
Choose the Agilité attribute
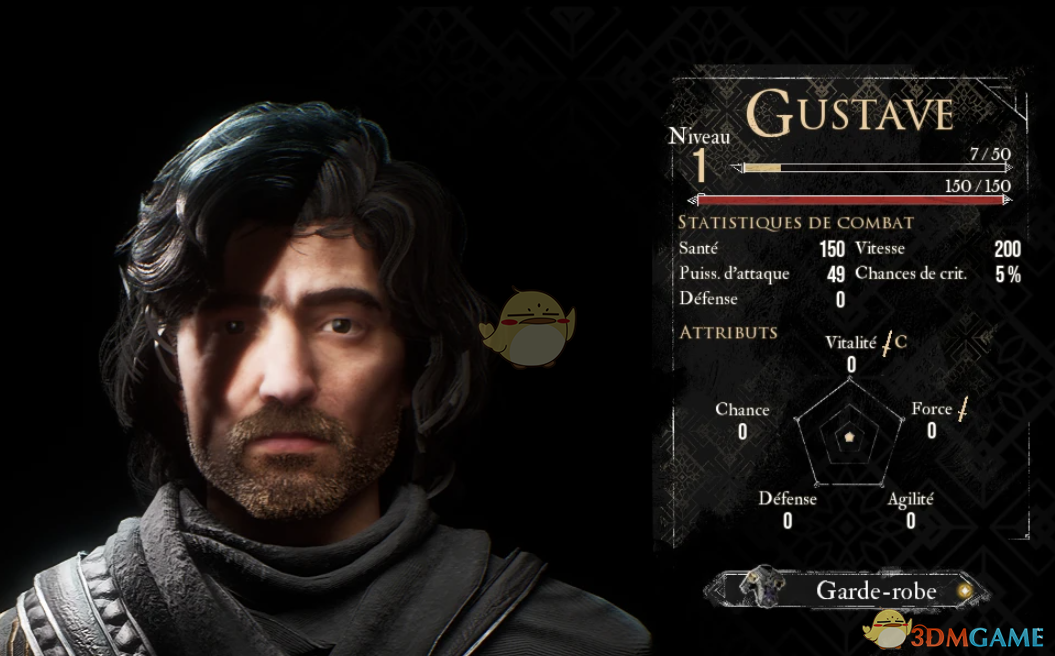[x=910, y=499]
